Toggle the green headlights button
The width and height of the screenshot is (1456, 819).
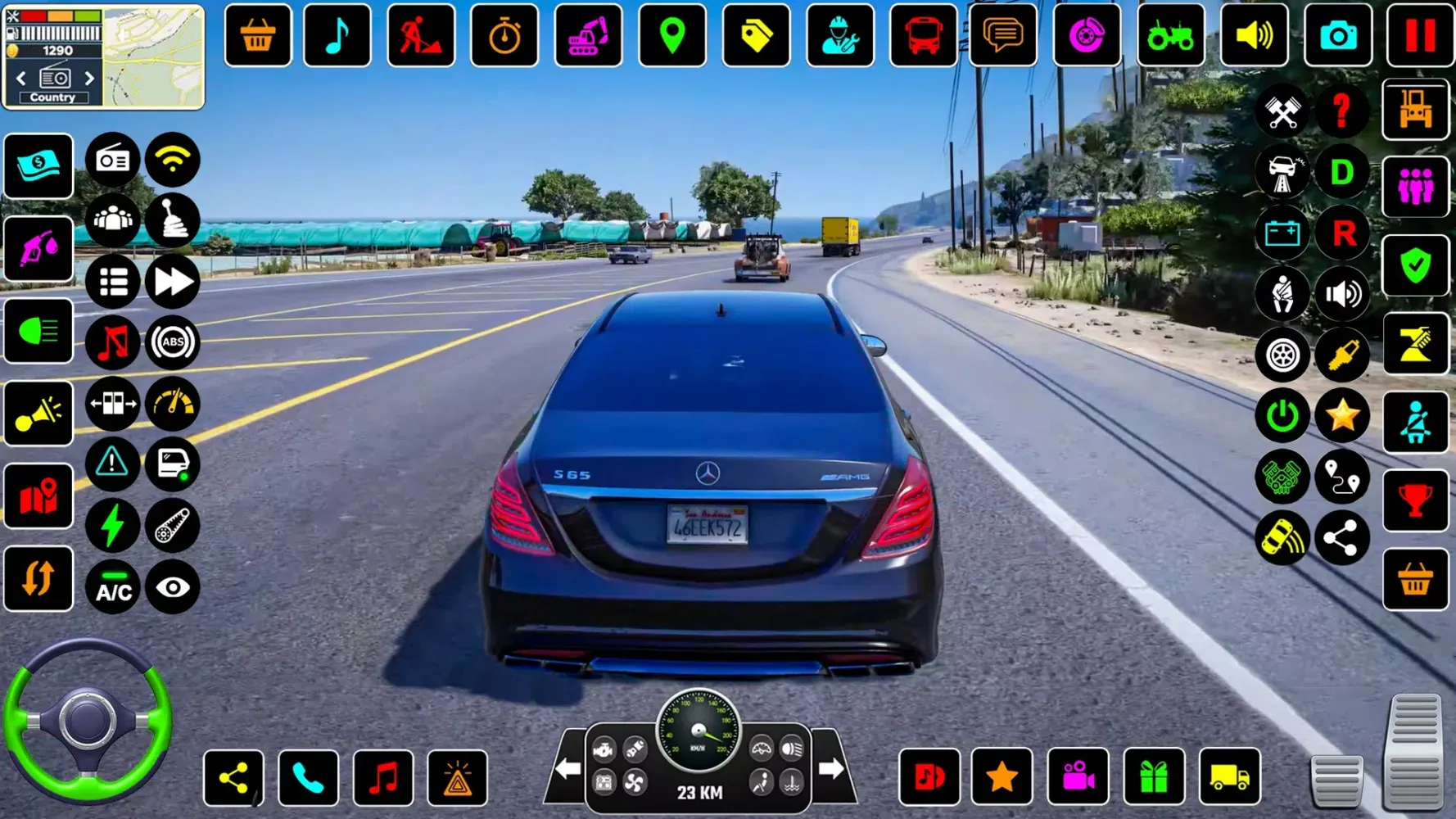pos(38,332)
